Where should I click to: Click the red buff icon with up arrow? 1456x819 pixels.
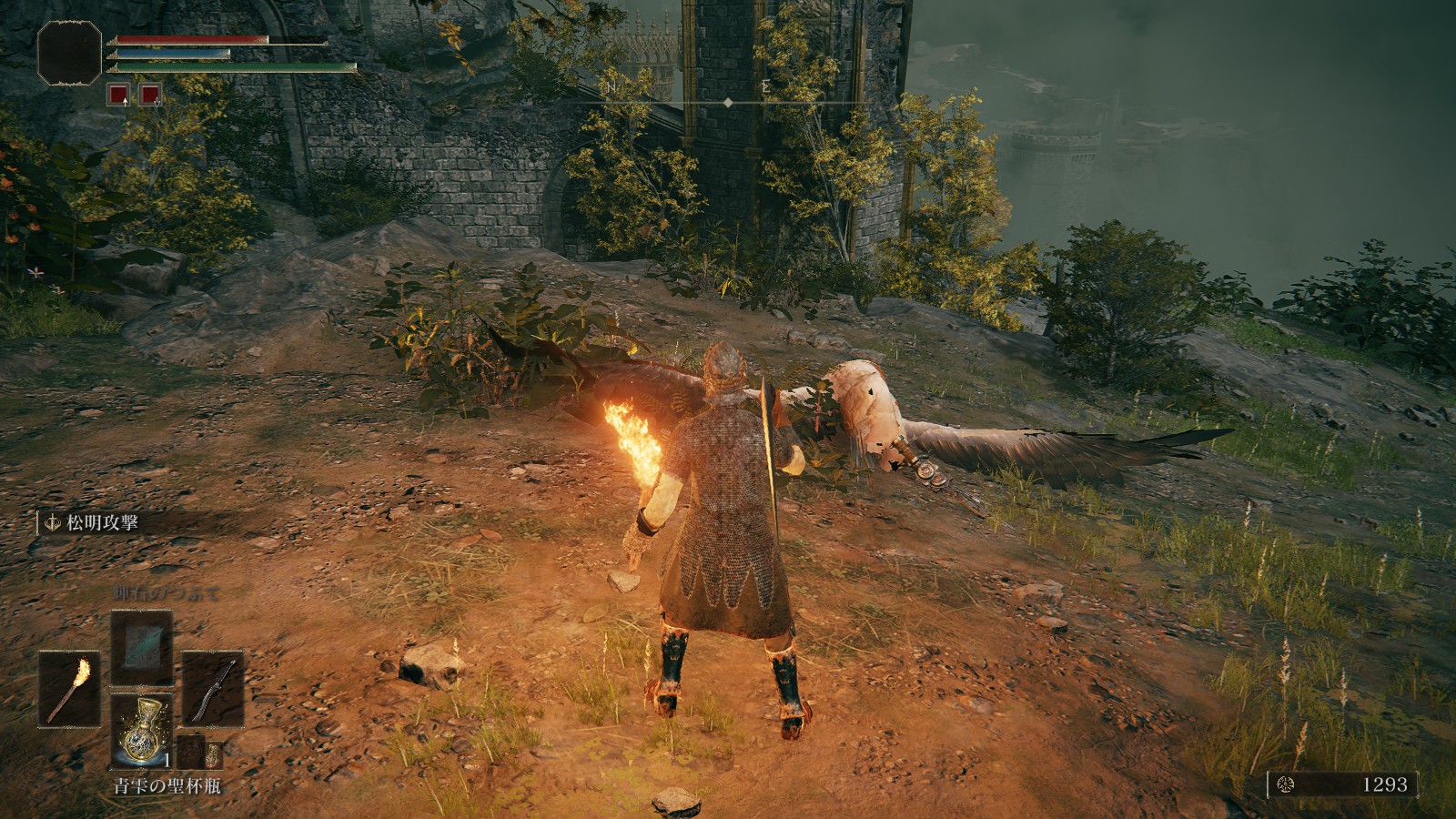(118, 94)
